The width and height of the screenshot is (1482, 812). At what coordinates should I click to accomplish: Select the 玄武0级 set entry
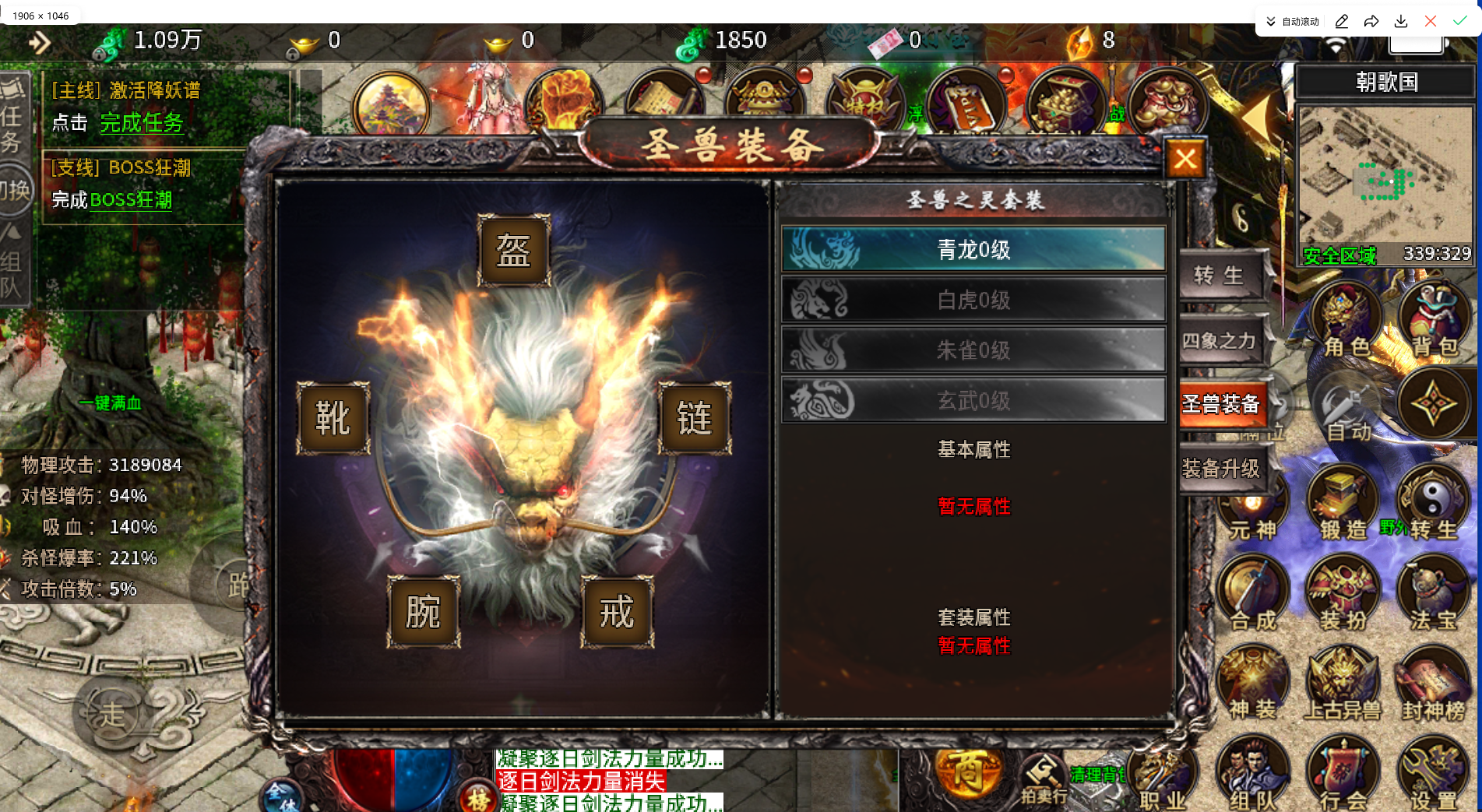tap(973, 399)
